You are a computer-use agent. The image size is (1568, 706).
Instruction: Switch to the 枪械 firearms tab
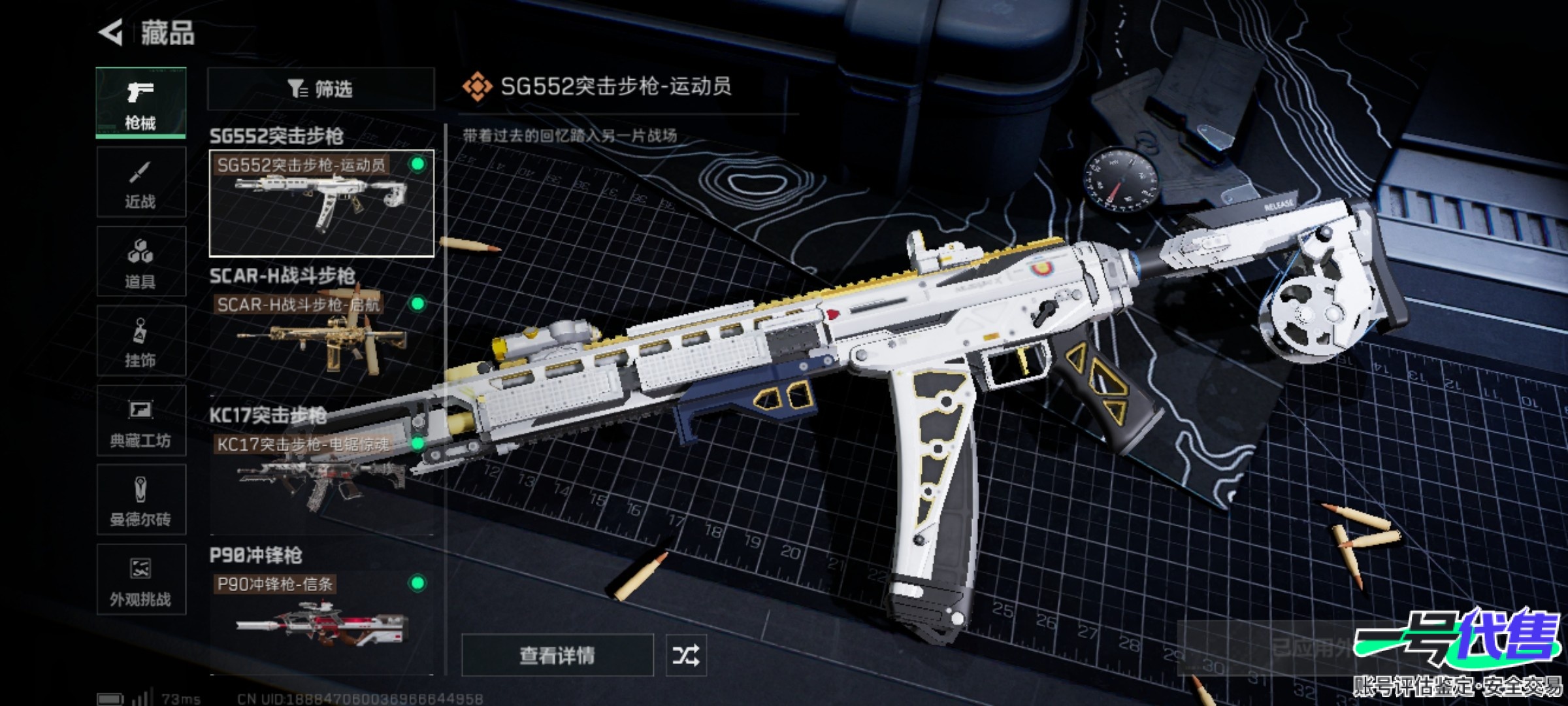[x=140, y=103]
